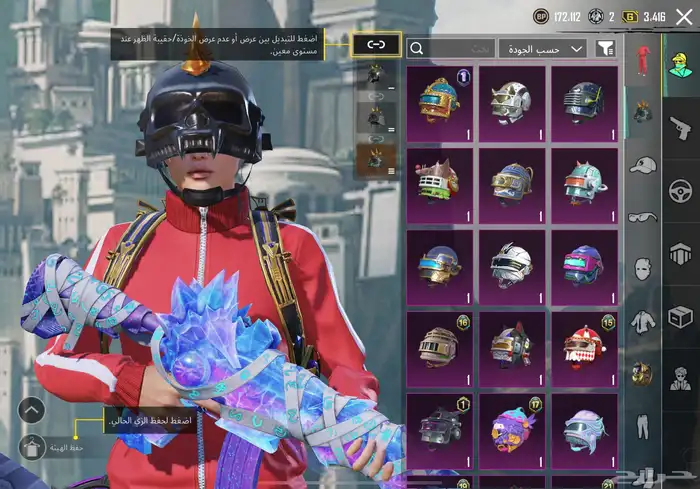
Task: Open the steering wheel vehicles tab
Action: coord(681,190)
